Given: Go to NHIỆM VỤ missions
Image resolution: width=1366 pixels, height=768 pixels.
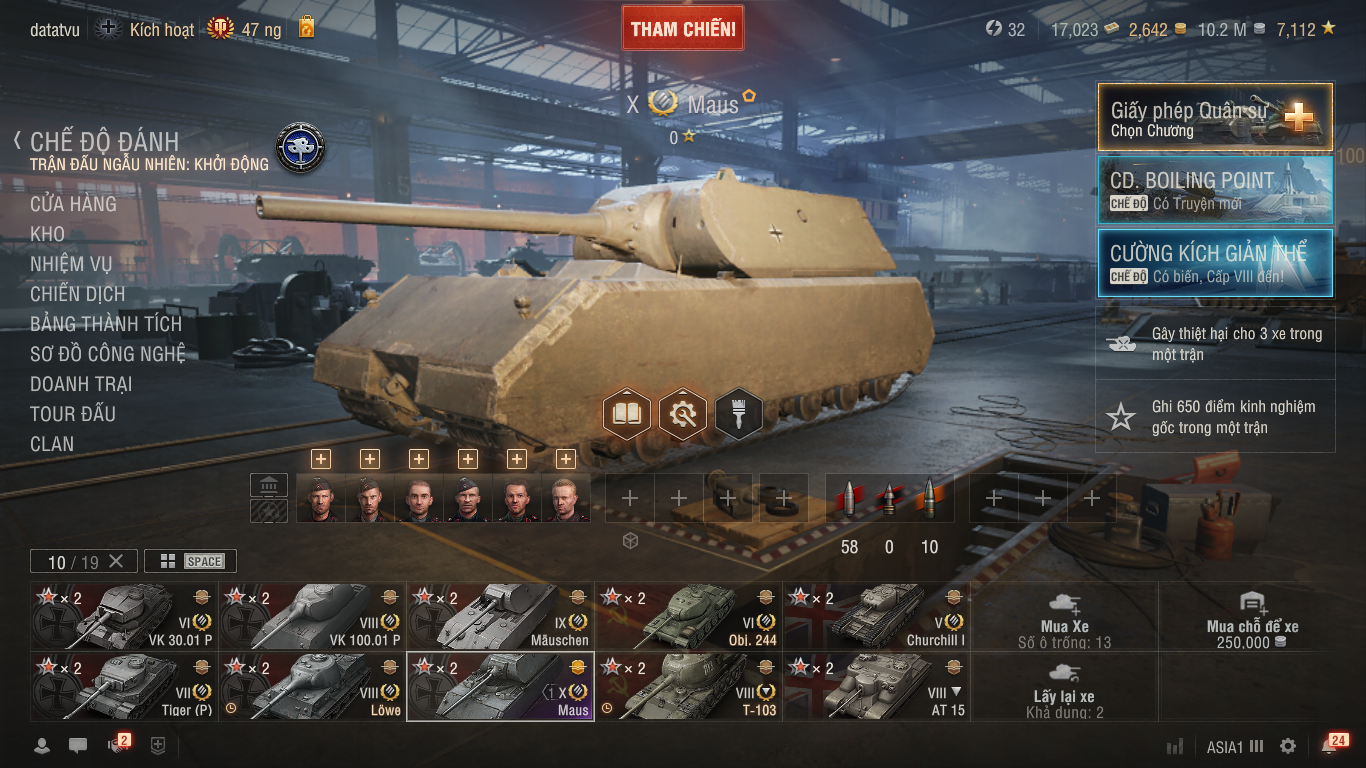Looking at the screenshot, I should [x=71, y=264].
